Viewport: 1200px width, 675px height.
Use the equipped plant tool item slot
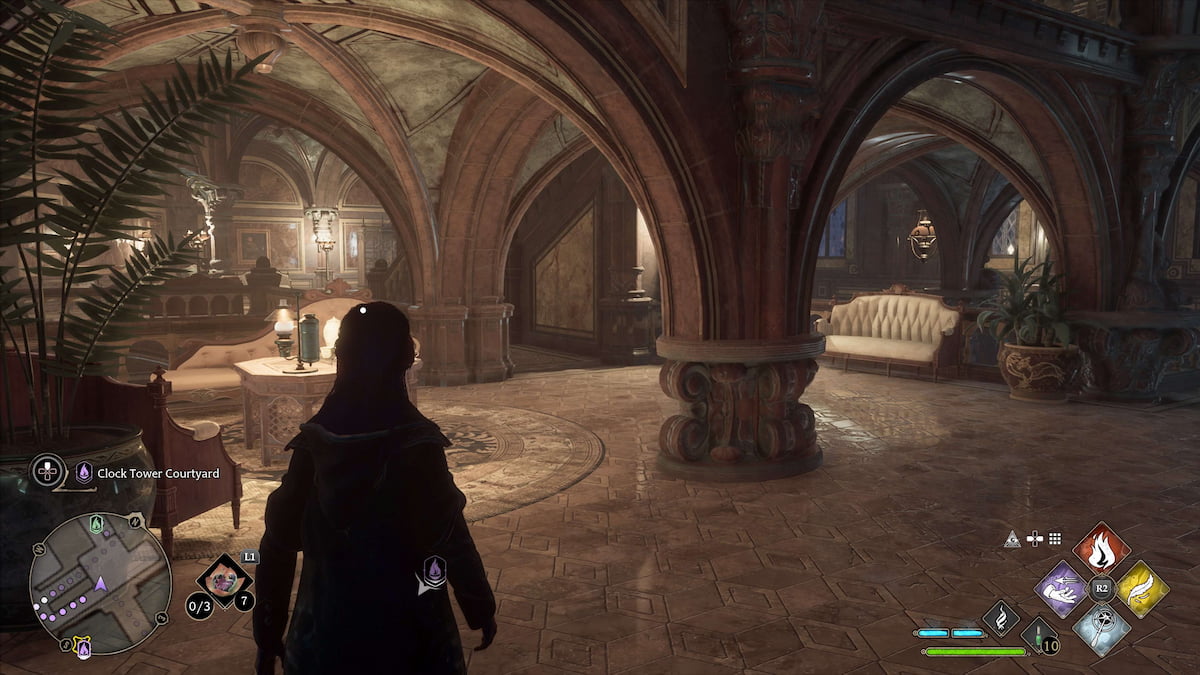click(x=223, y=581)
